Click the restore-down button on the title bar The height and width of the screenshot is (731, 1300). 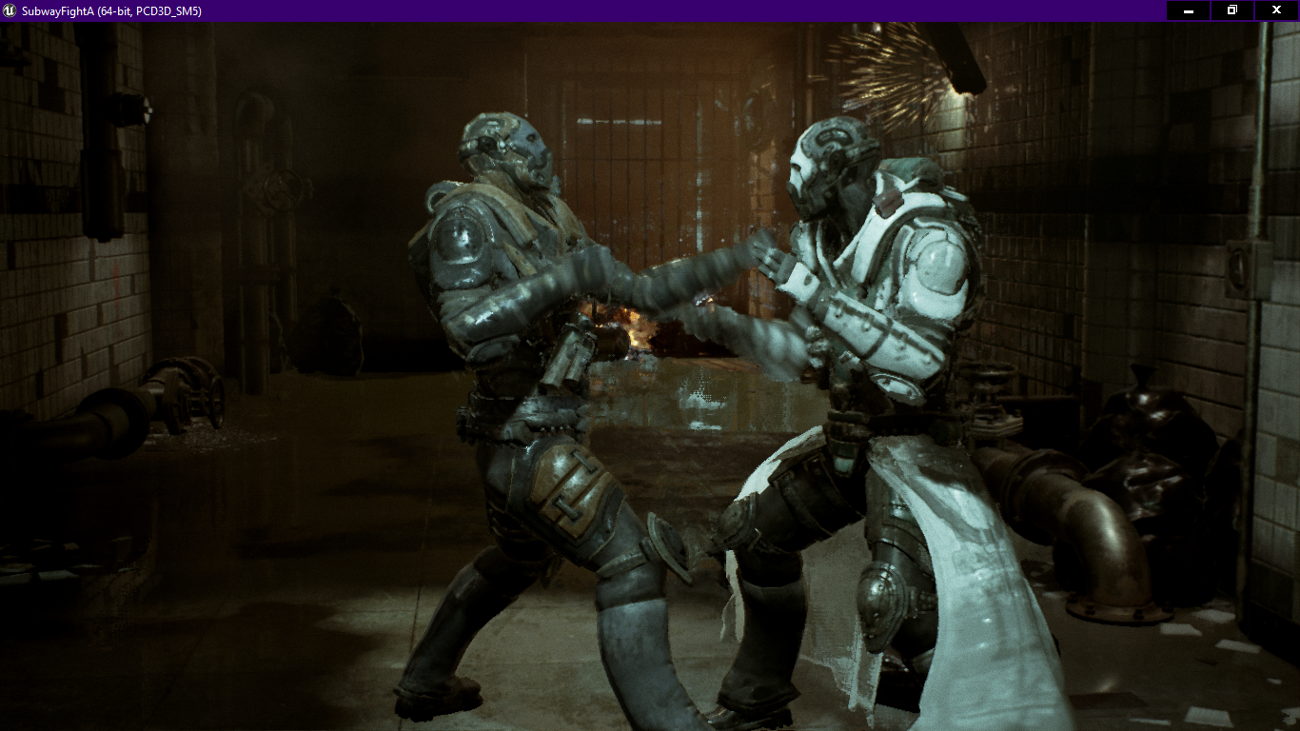(x=1231, y=12)
